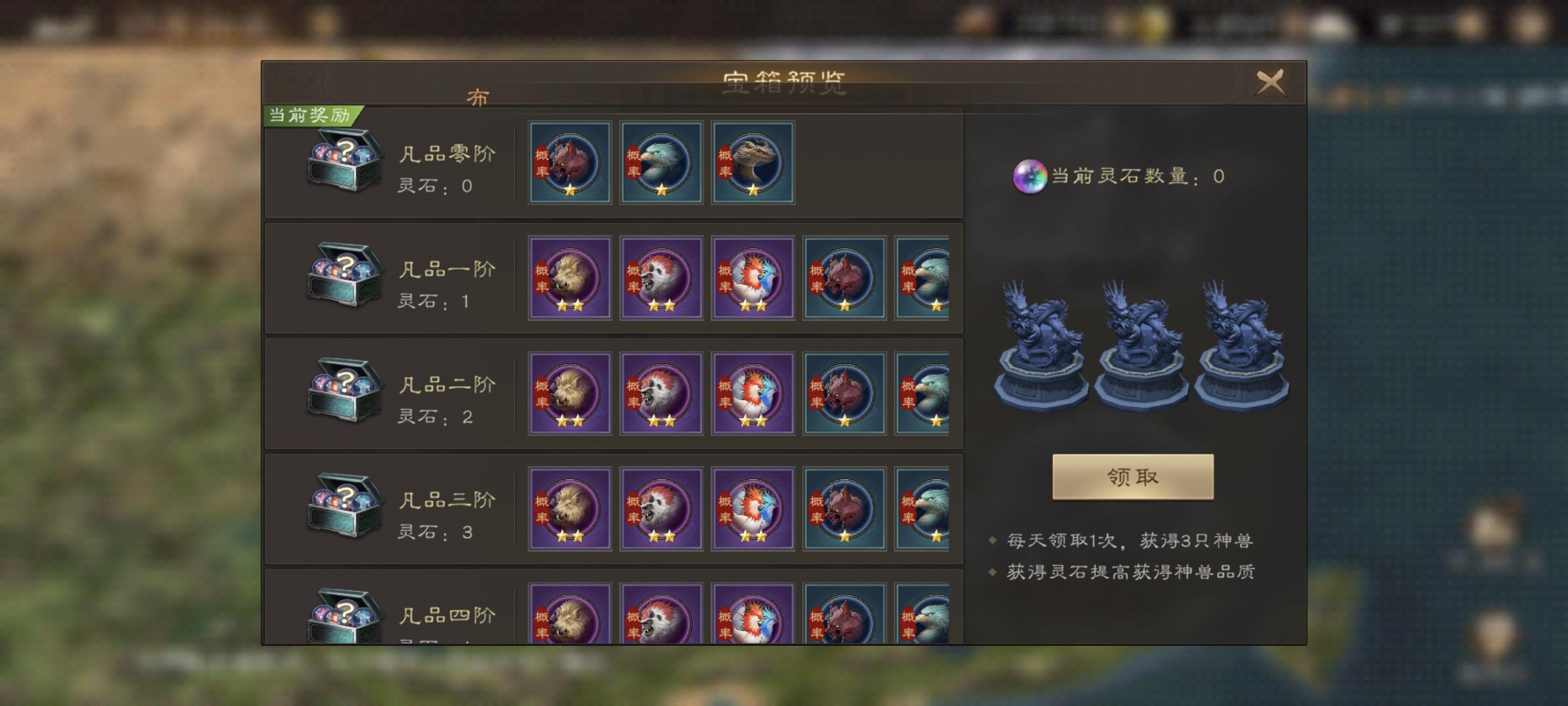Viewport: 1568px width, 706px height.
Task: Click the red wolf beast icon in 凡品零阶 row
Action: point(570,161)
